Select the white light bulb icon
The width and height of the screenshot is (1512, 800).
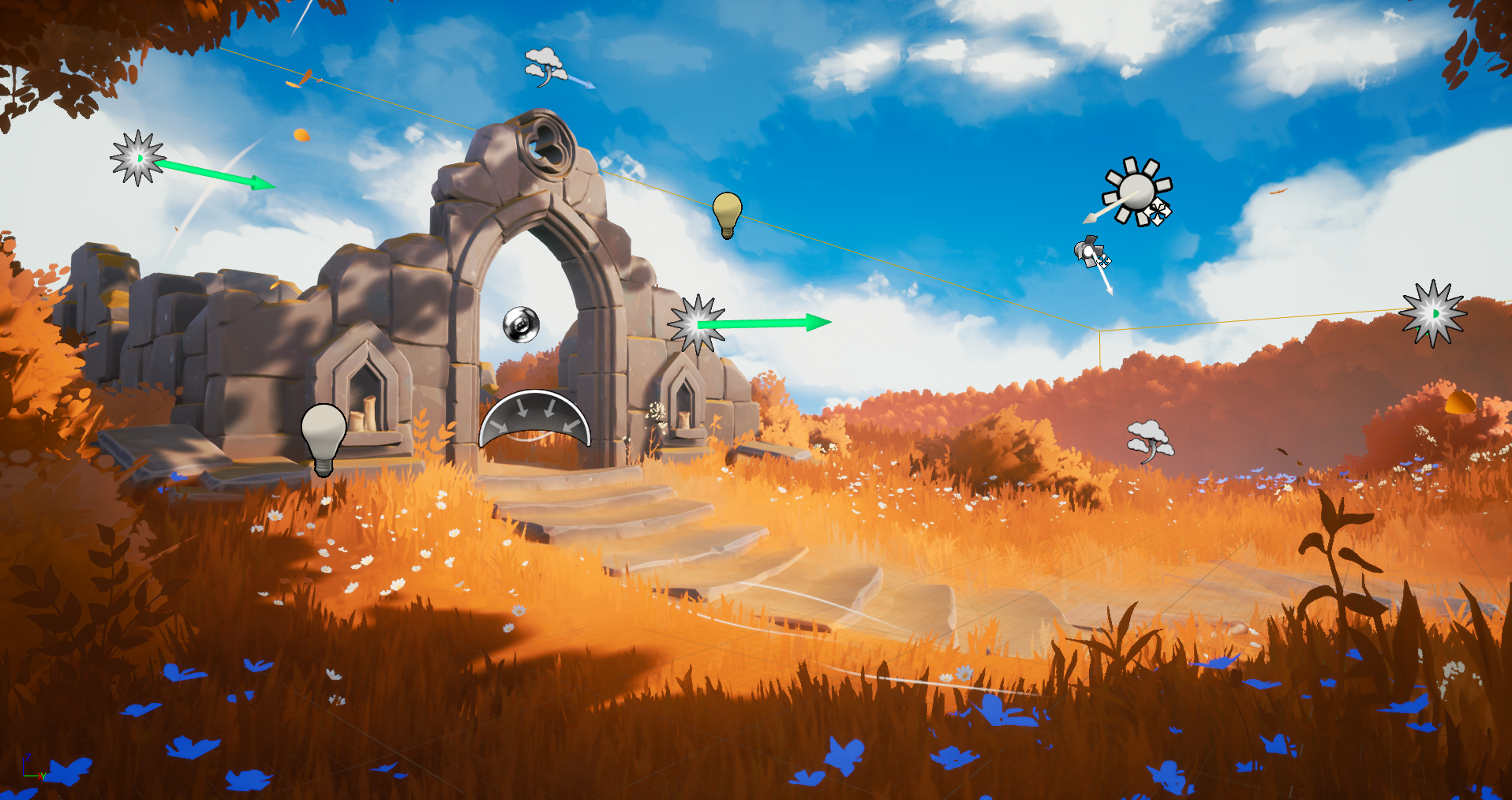pyautogui.click(x=324, y=436)
